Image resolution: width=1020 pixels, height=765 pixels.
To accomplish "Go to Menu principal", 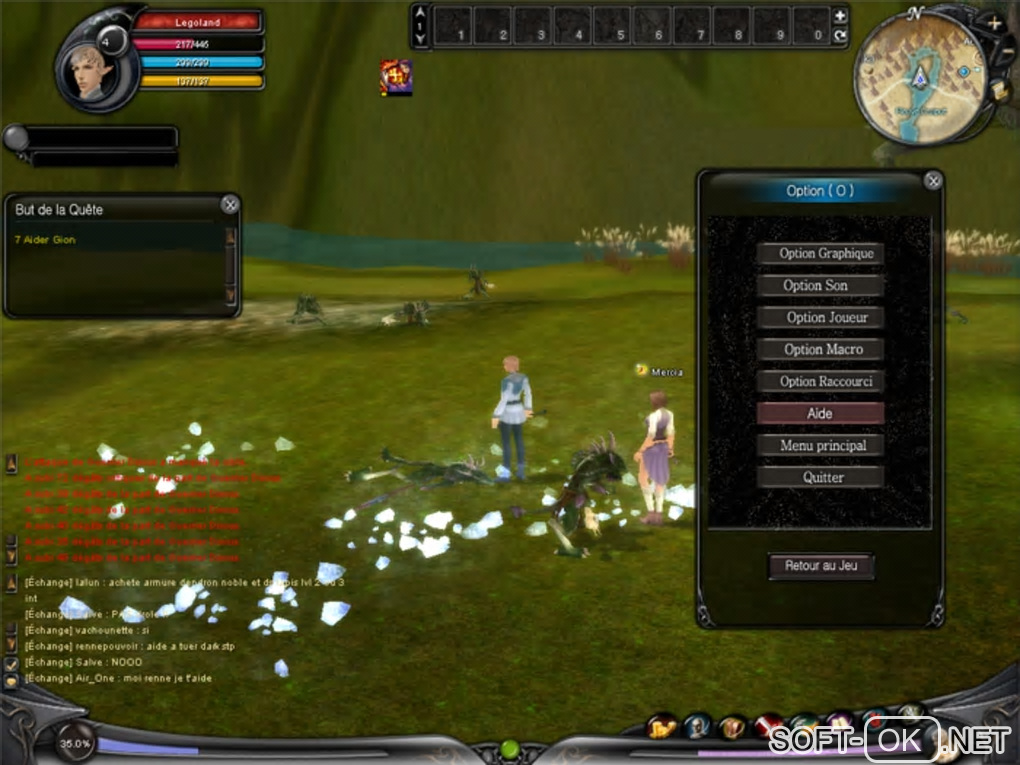I will [x=820, y=446].
